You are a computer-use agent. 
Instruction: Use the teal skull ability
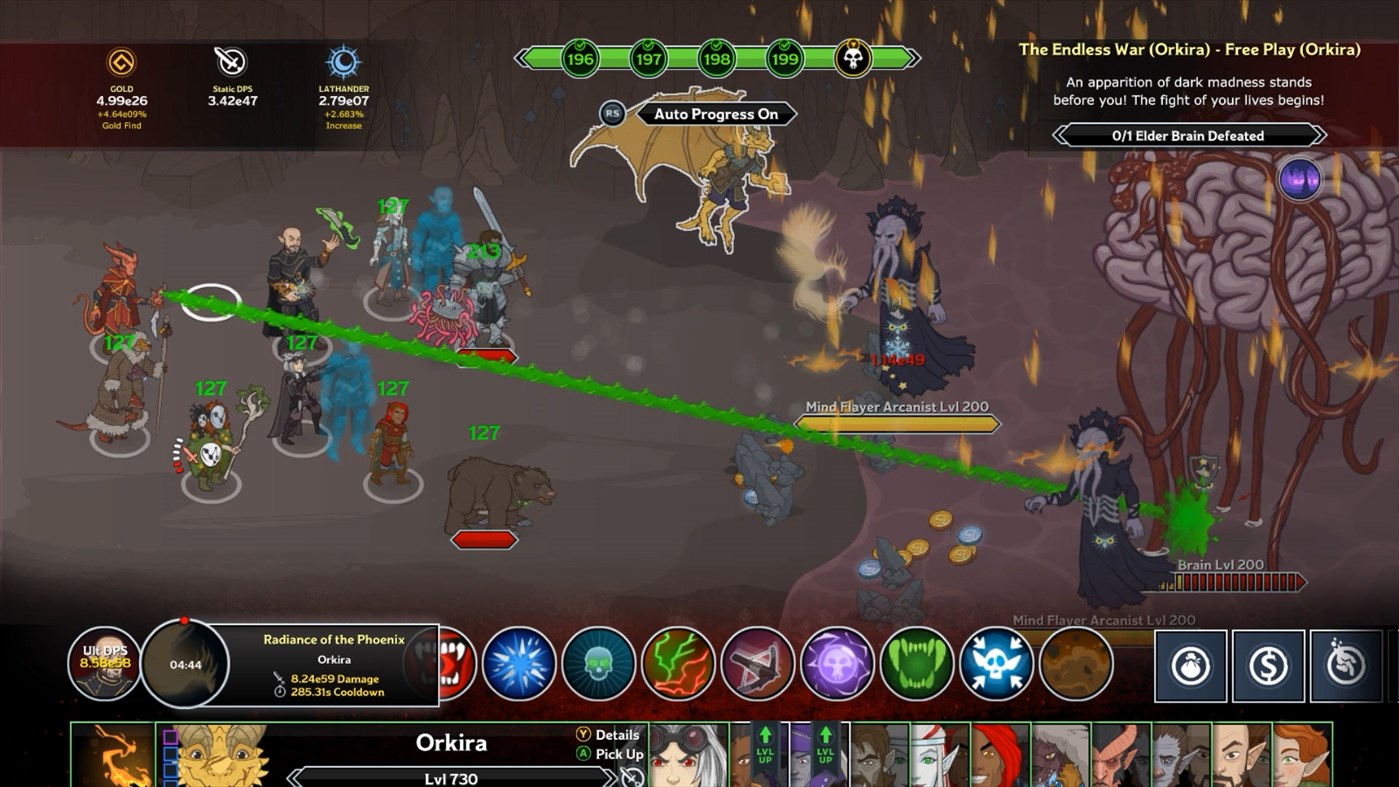[598, 662]
